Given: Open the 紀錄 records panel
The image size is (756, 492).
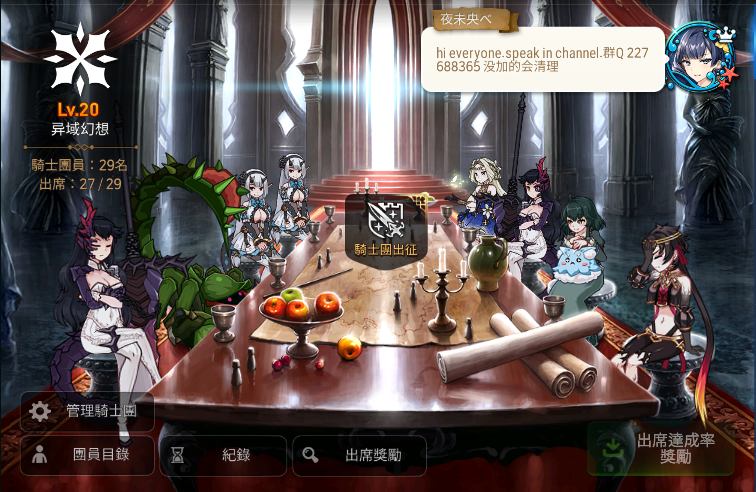Looking at the screenshot, I should pyautogui.click(x=223, y=455).
